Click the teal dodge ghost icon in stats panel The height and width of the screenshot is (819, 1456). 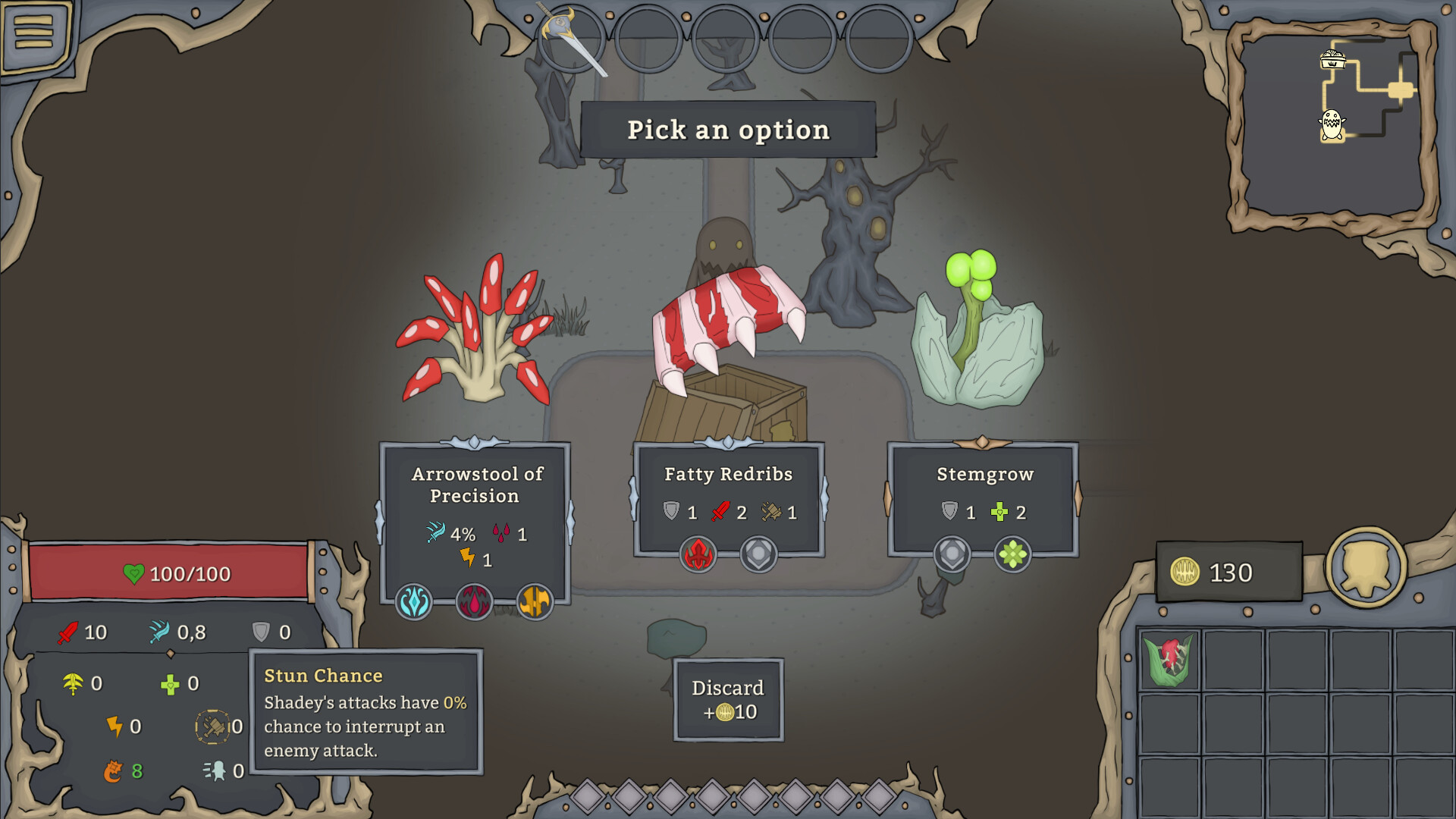tap(216, 770)
